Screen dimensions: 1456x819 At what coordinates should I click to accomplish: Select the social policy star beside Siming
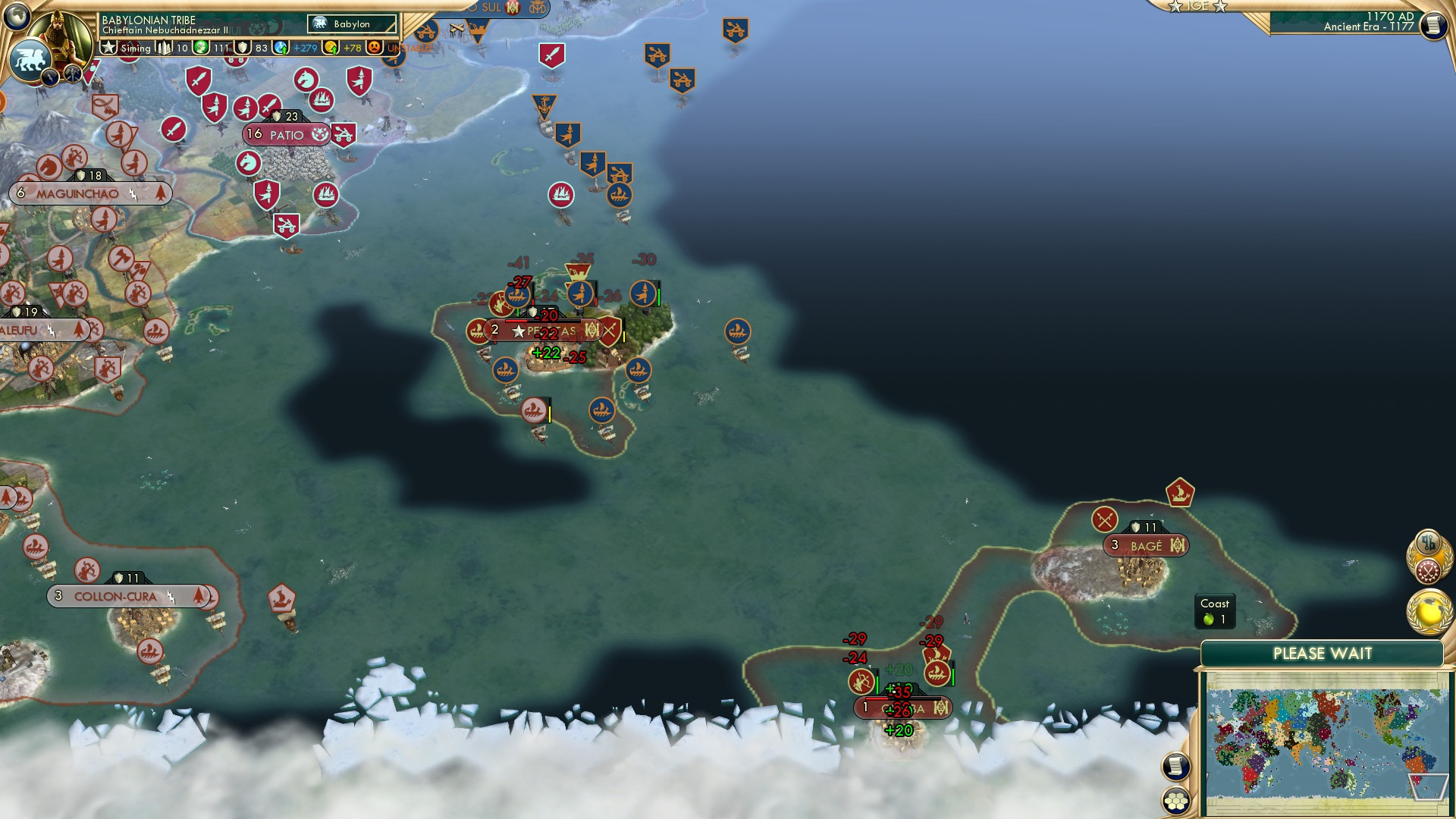(108, 47)
